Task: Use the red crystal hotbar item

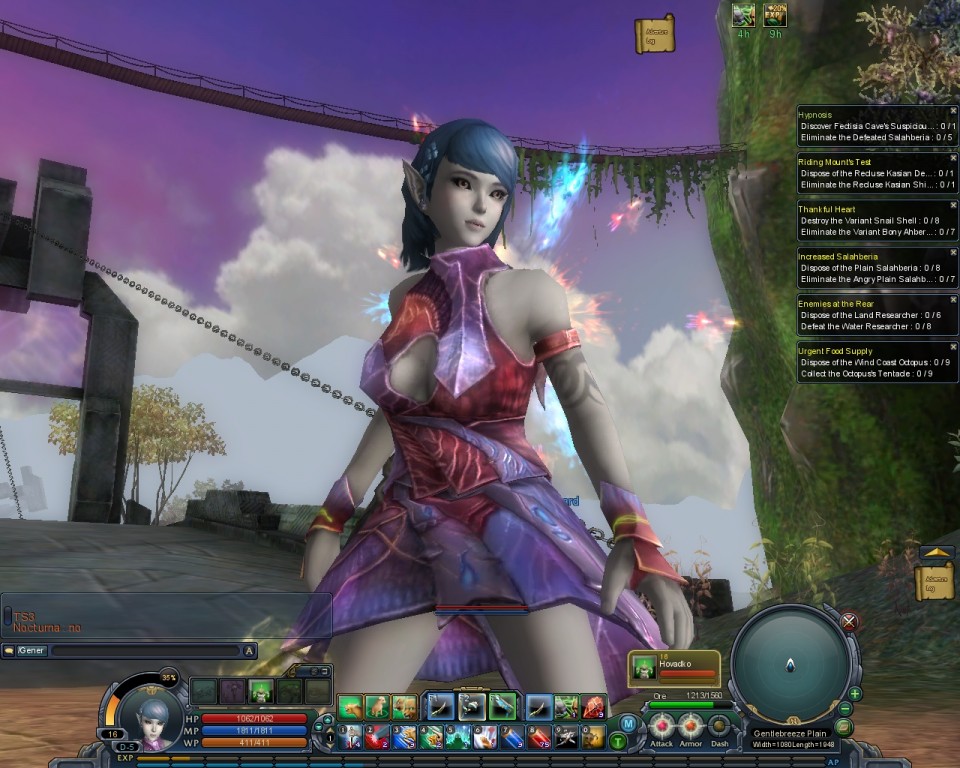Action: click(594, 707)
